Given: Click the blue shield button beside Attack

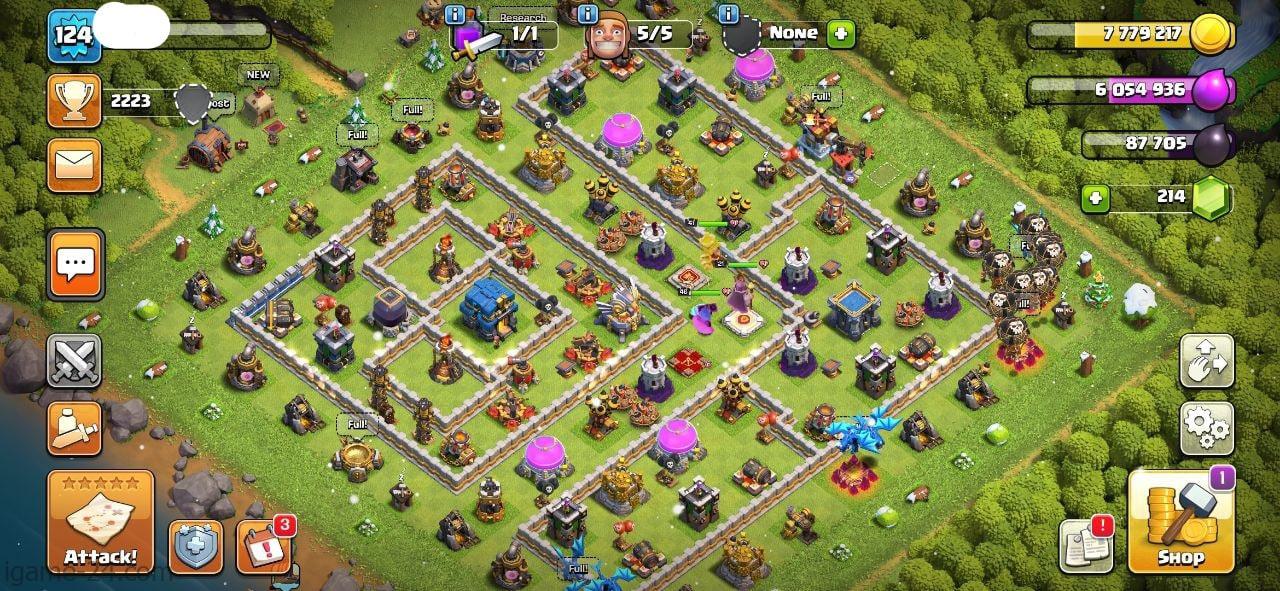Looking at the screenshot, I should [x=196, y=547].
